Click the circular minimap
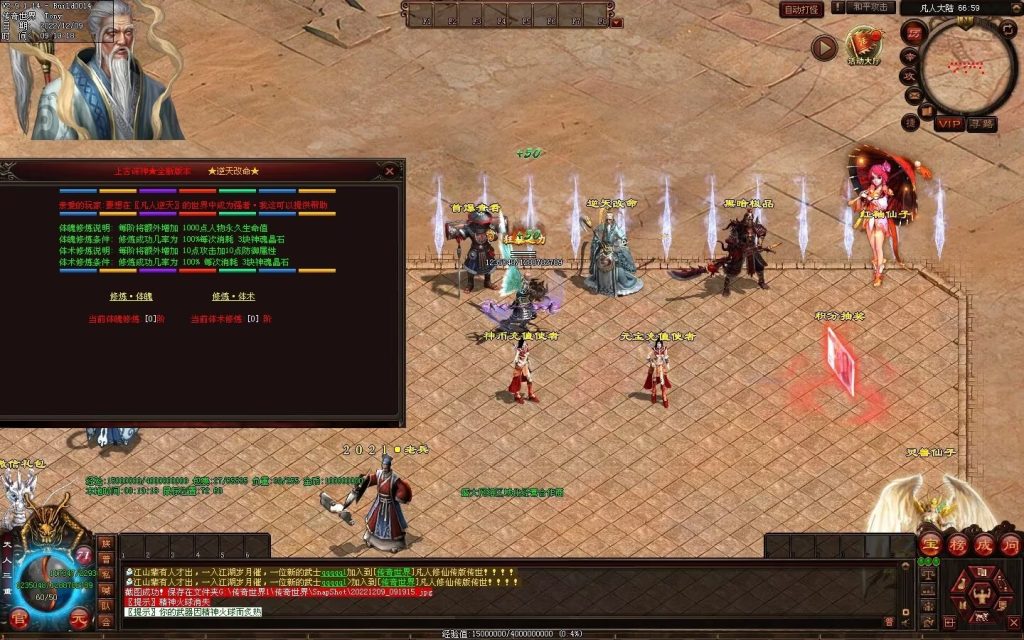The width and height of the screenshot is (1024, 640). (968, 66)
